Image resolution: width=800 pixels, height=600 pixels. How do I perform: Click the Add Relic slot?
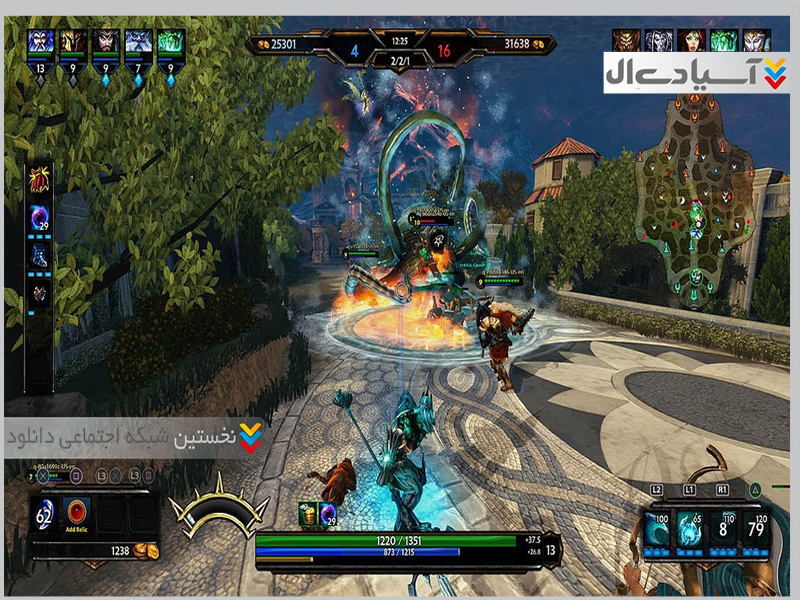[77, 514]
